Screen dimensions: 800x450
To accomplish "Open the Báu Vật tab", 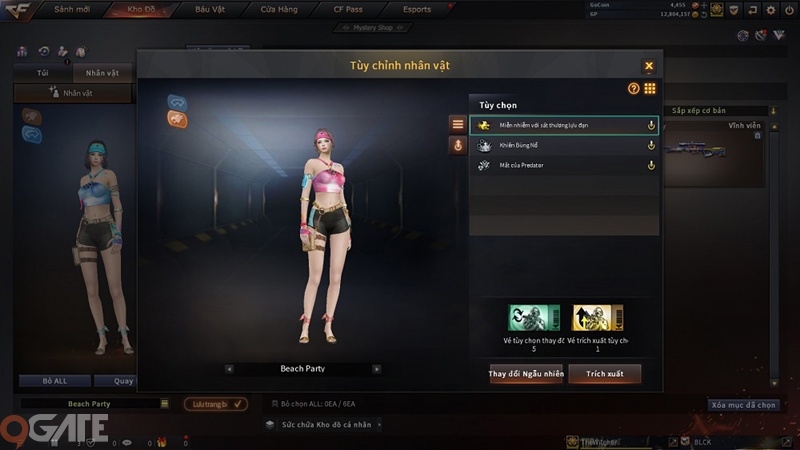I will [212, 10].
